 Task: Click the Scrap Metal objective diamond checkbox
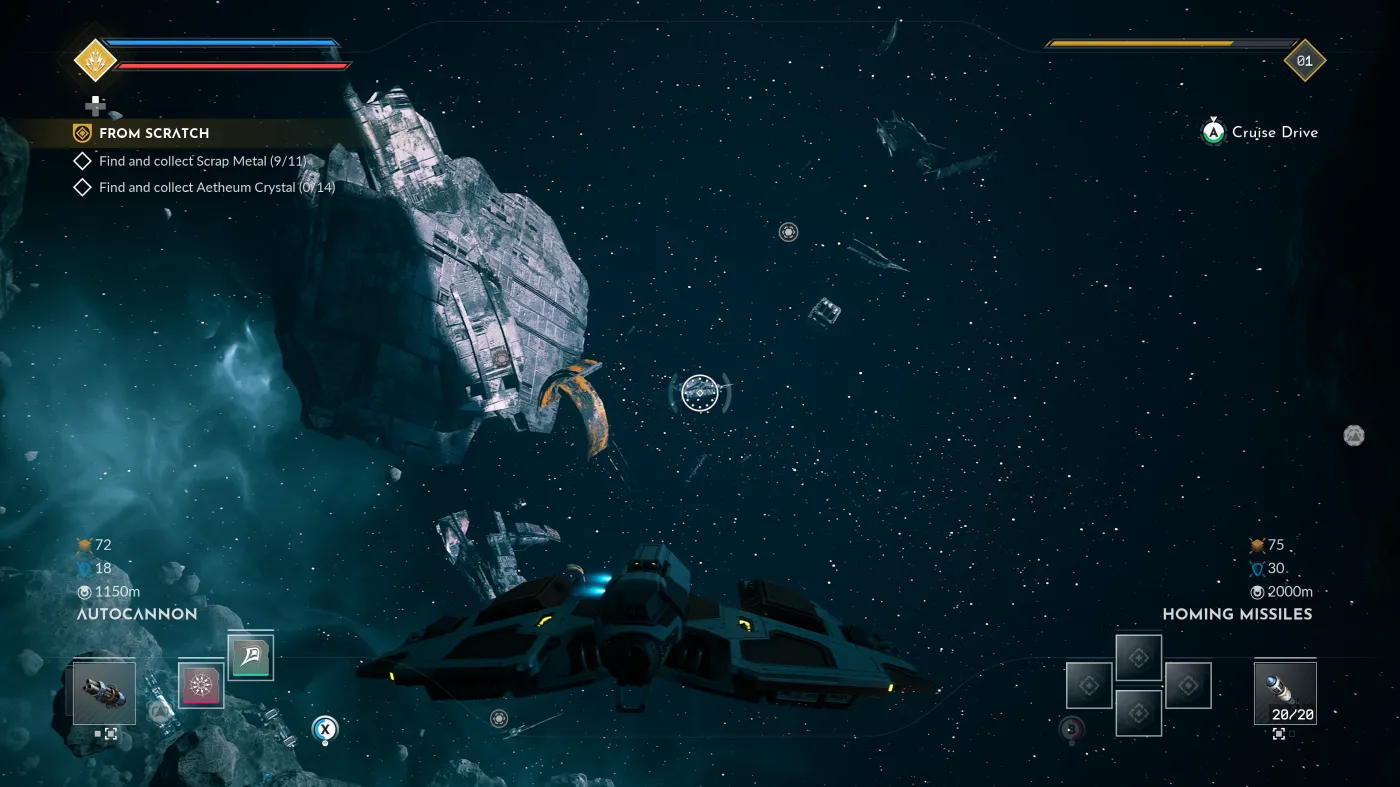click(81, 161)
